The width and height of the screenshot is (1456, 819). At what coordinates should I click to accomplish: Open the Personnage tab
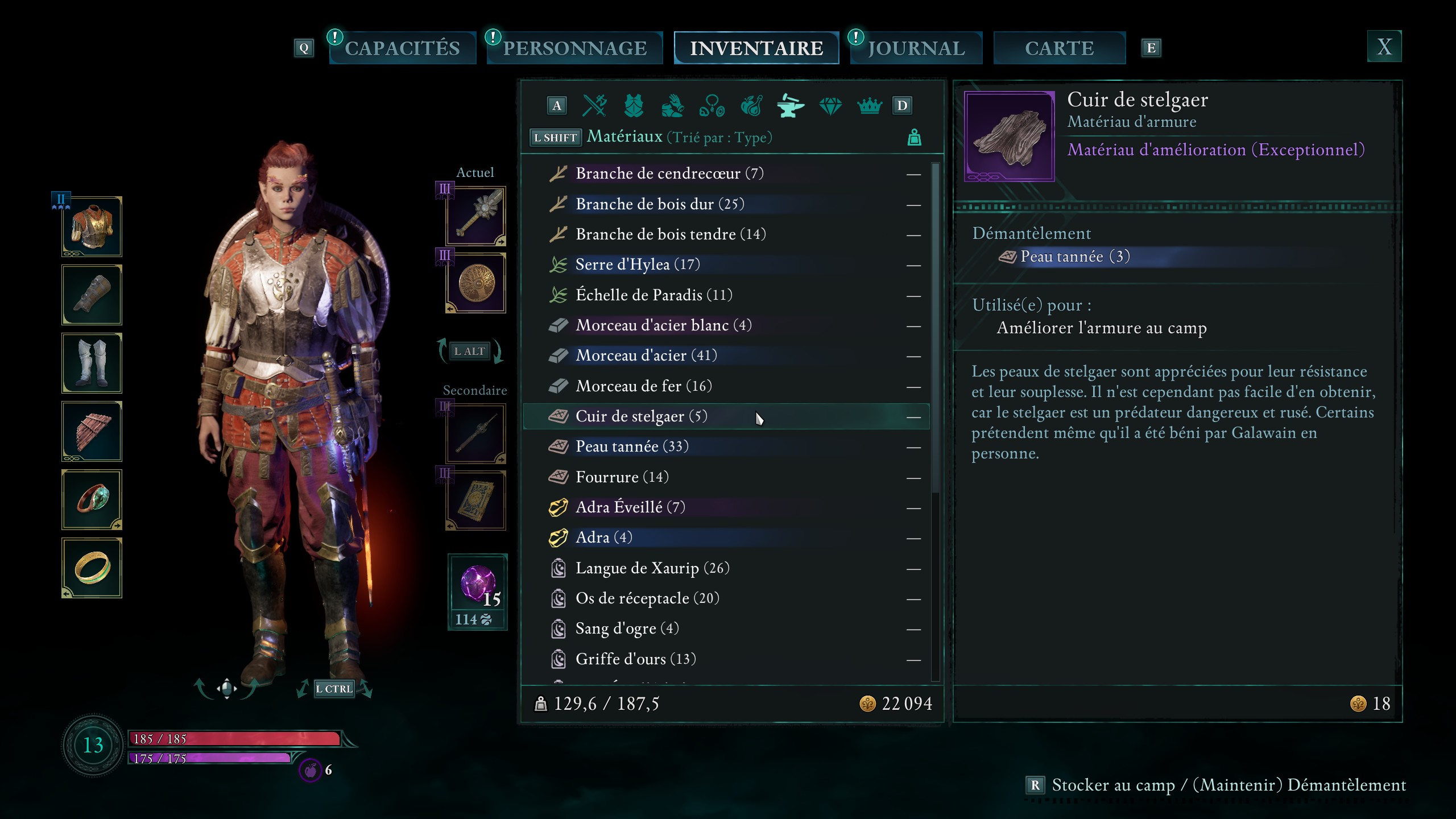[x=574, y=48]
